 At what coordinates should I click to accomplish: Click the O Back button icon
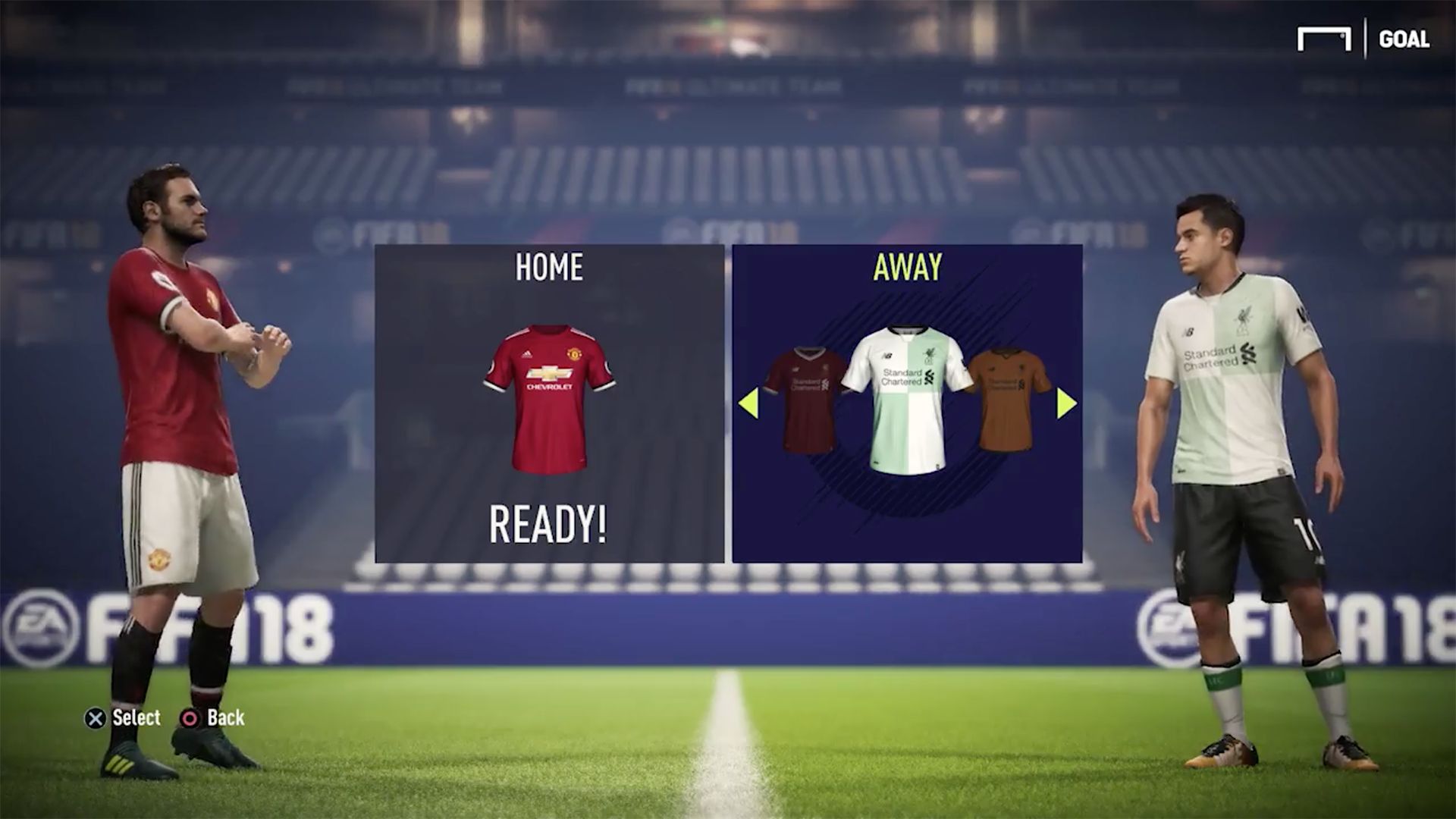tap(189, 718)
